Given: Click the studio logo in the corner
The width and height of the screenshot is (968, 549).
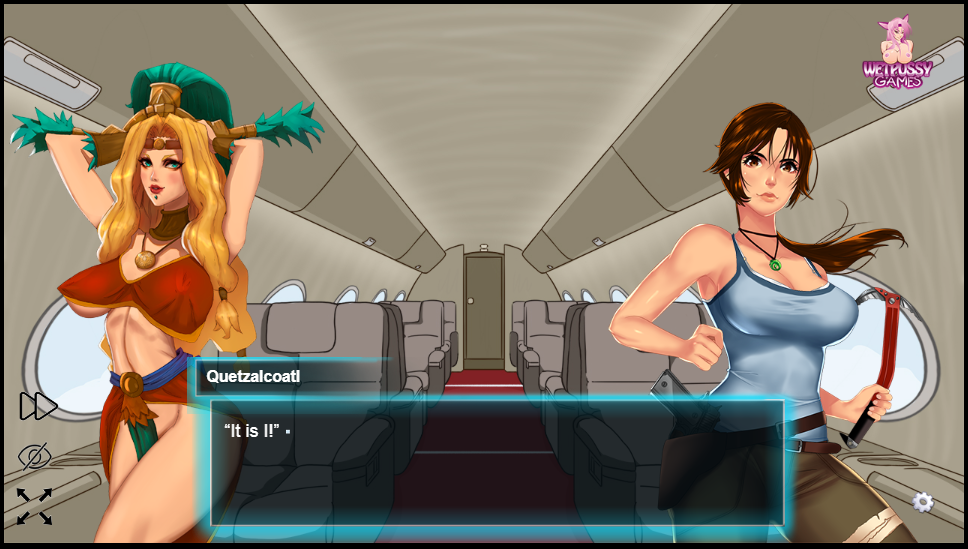Looking at the screenshot, I should (x=897, y=55).
